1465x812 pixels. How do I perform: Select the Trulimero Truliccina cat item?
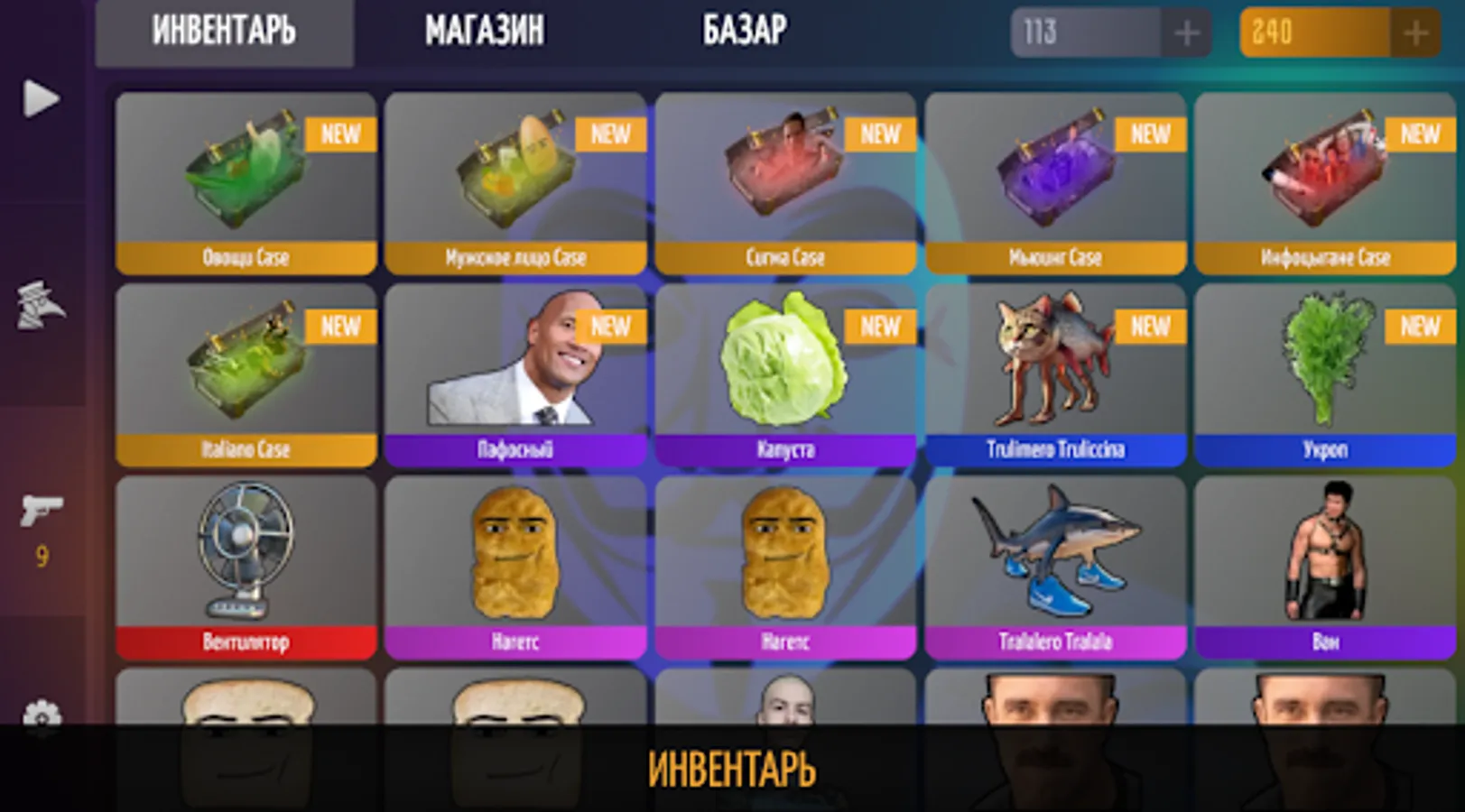click(1054, 374)
